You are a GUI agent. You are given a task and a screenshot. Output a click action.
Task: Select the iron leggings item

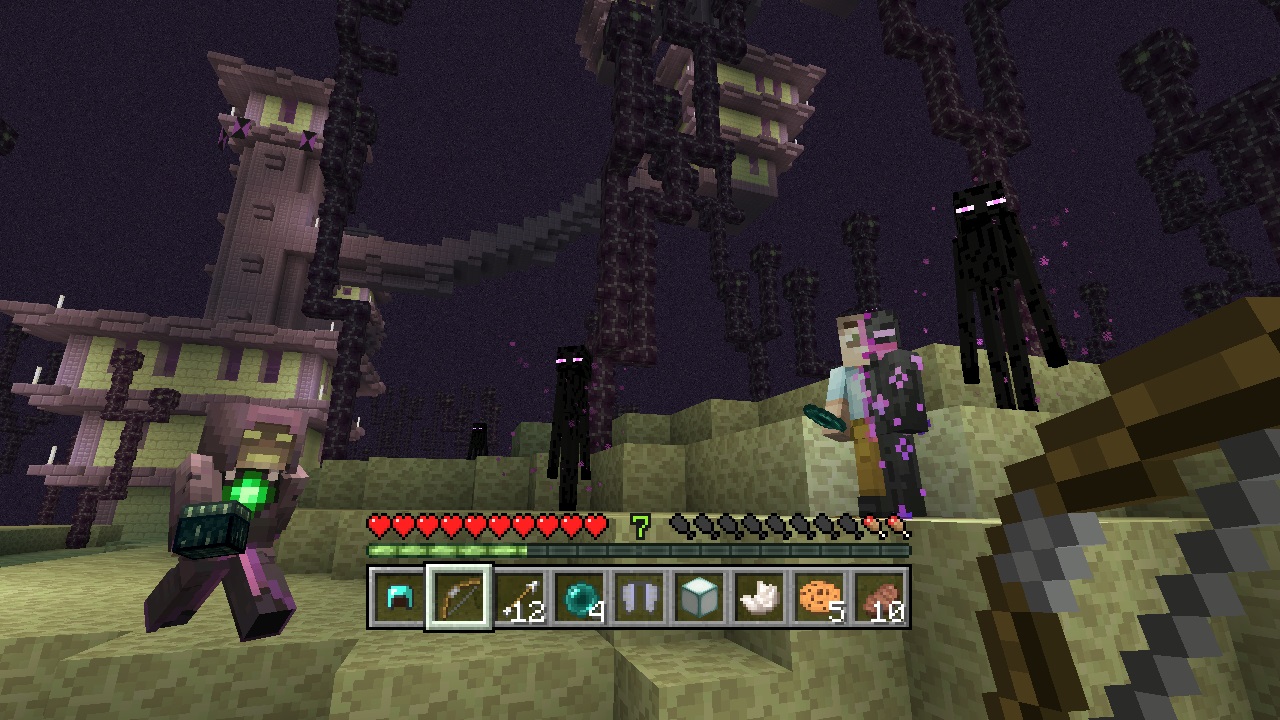pyautogui.click(x=638, y=599)
